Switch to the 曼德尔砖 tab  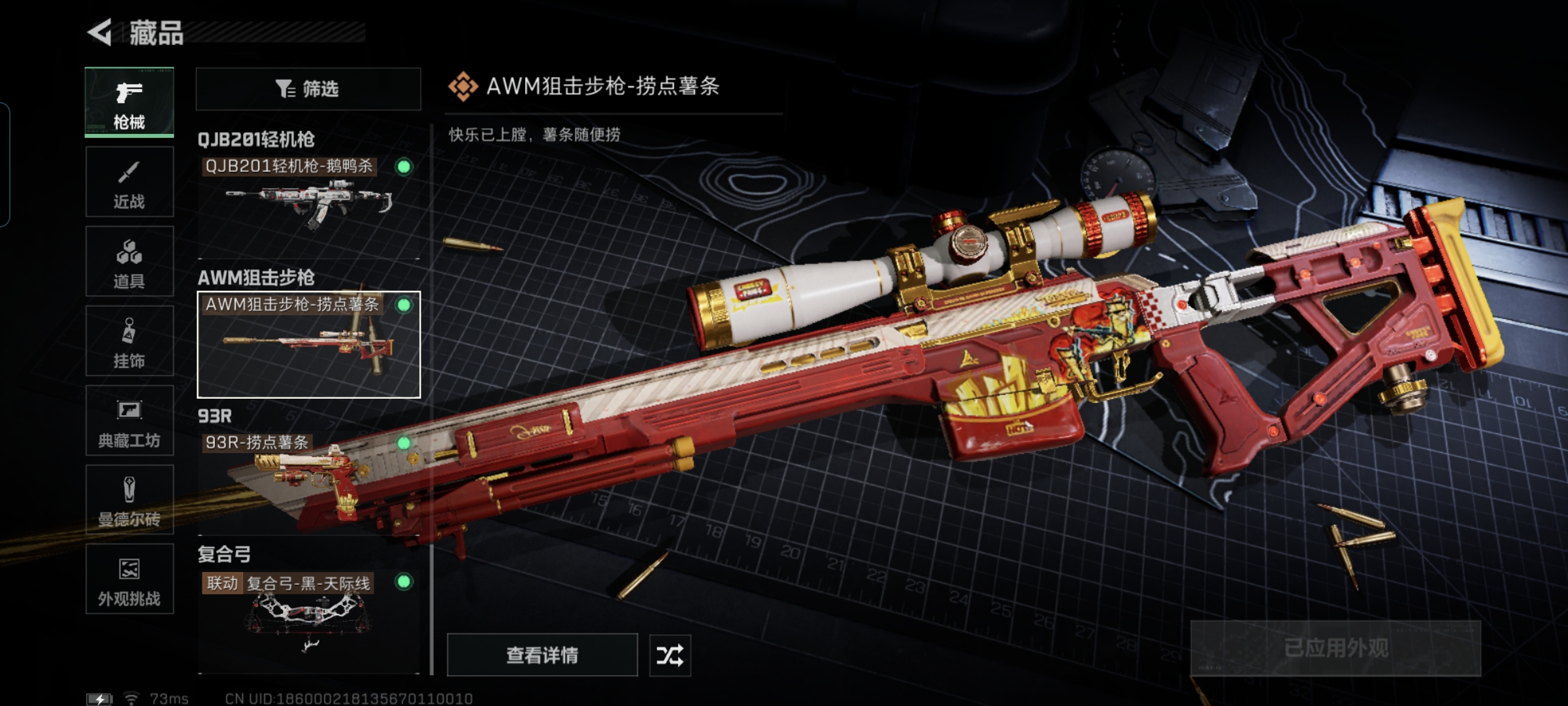(129, 500)
